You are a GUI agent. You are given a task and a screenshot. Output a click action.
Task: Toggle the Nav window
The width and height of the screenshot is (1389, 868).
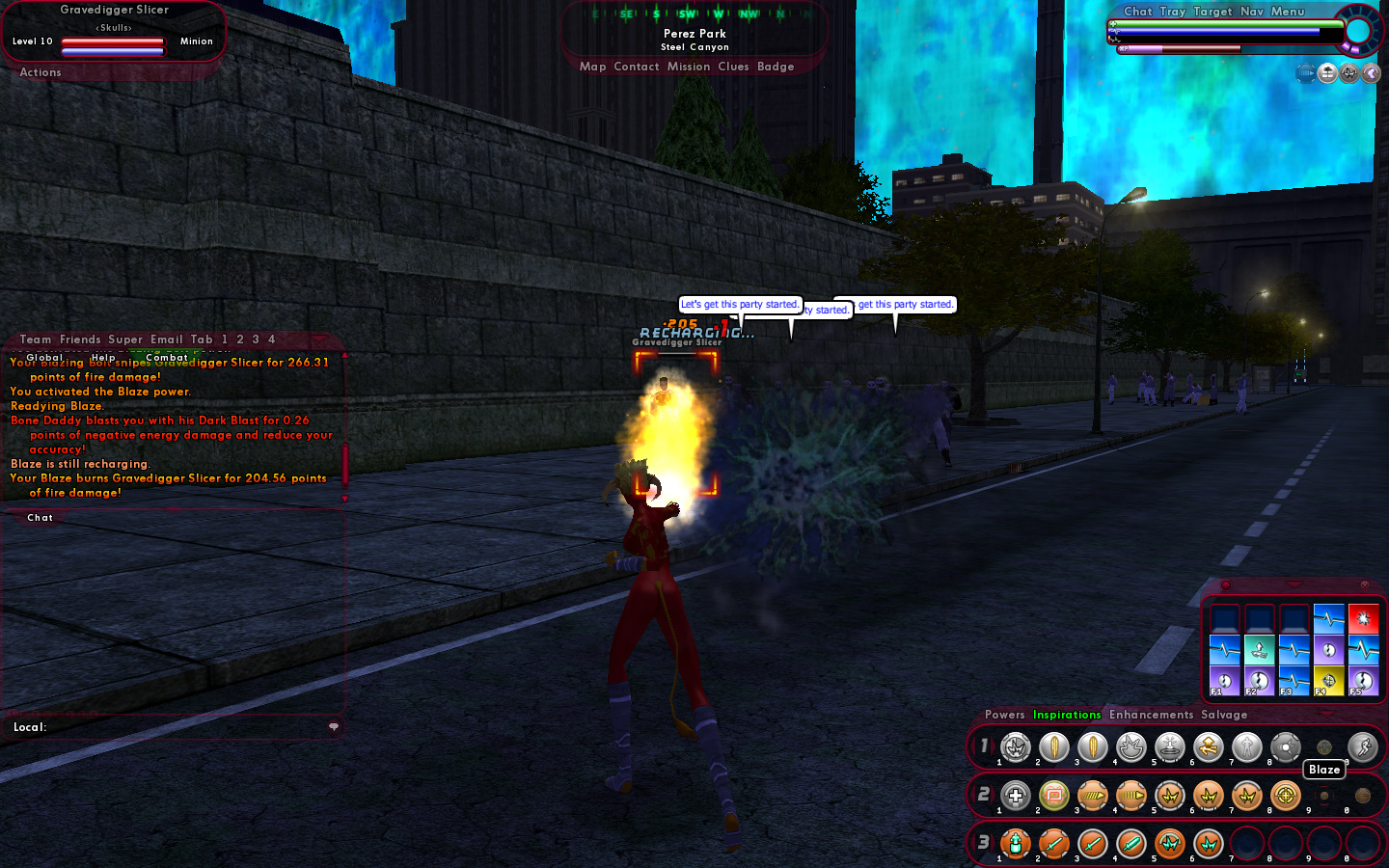[1251, 12]
